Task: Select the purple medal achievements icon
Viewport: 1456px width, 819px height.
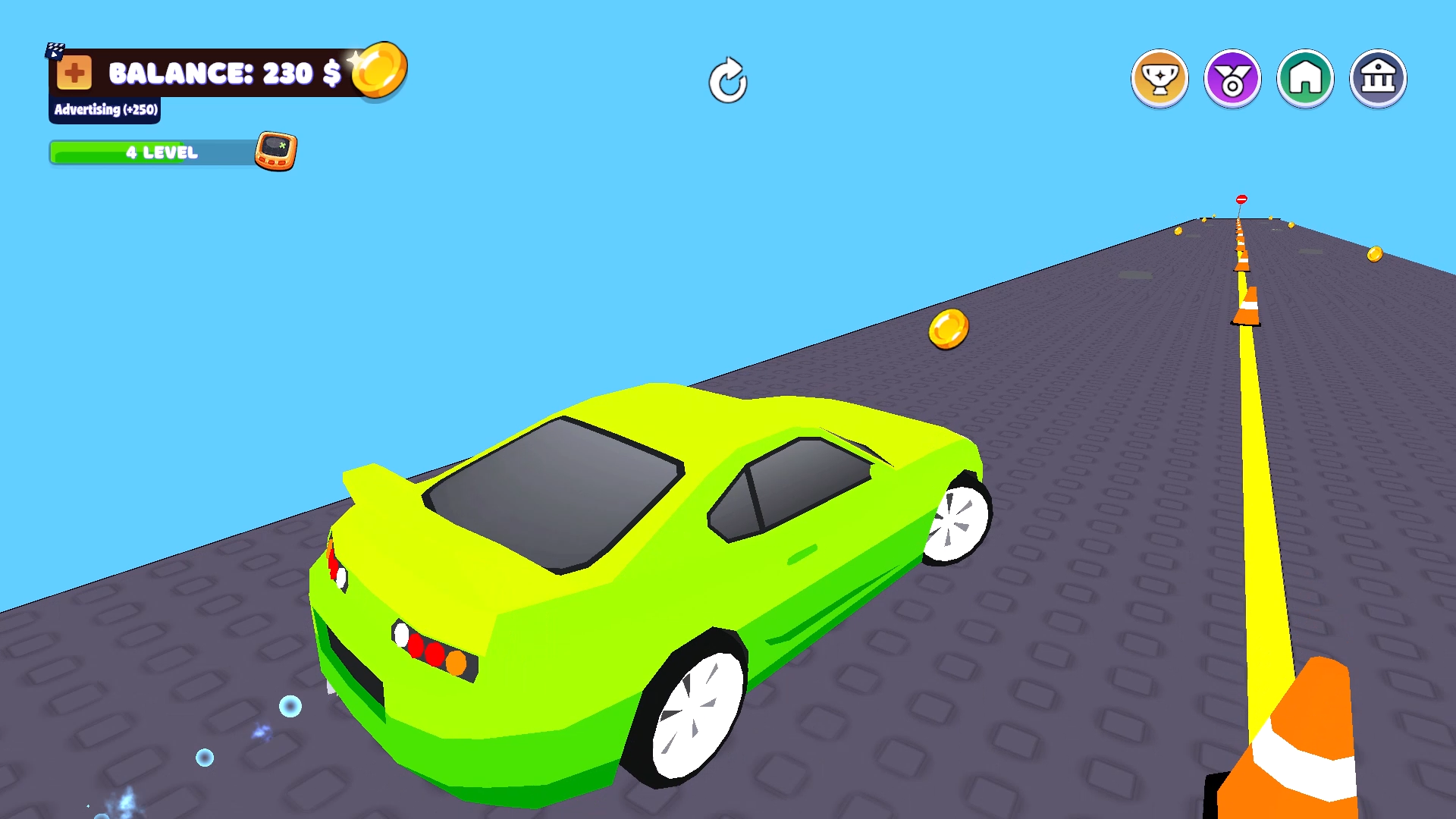Action: tap(1232, 77)
